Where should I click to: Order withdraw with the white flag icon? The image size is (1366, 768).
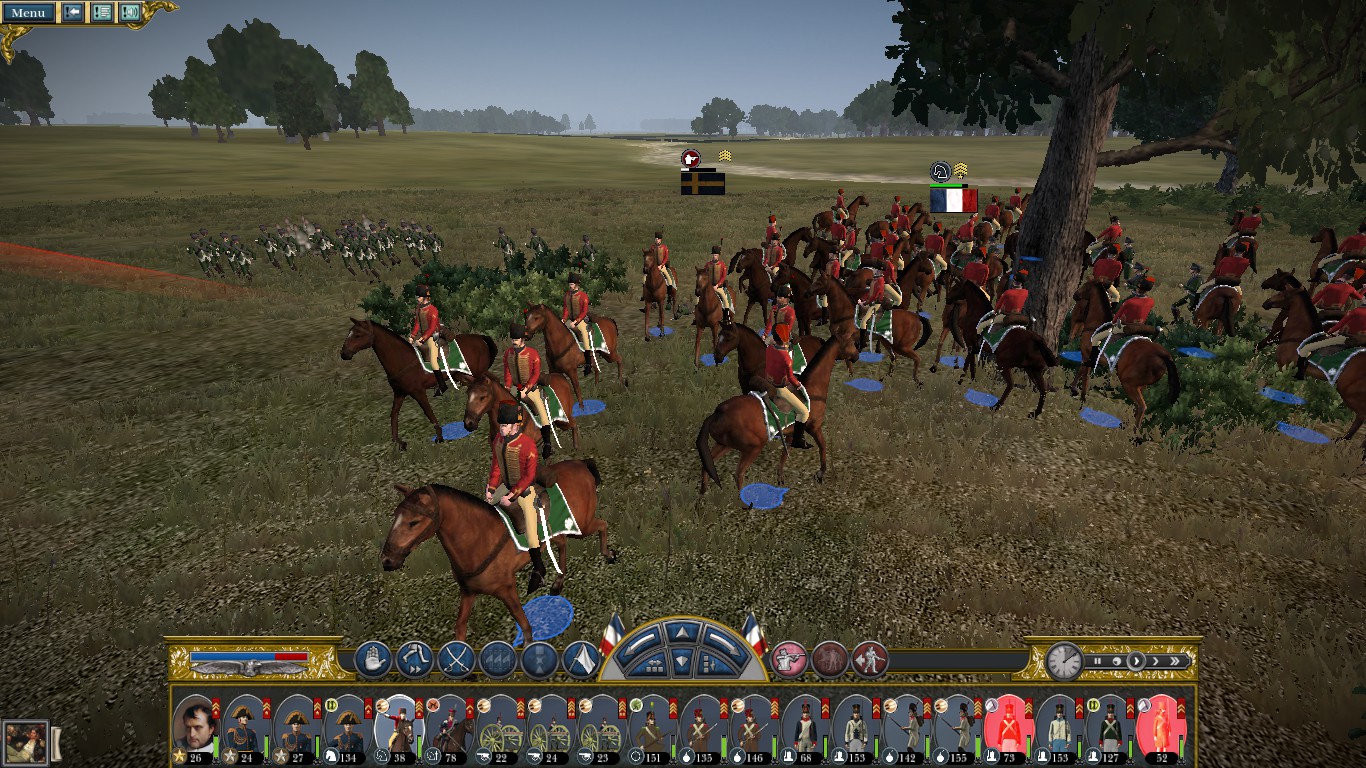[x=581, y=660]
